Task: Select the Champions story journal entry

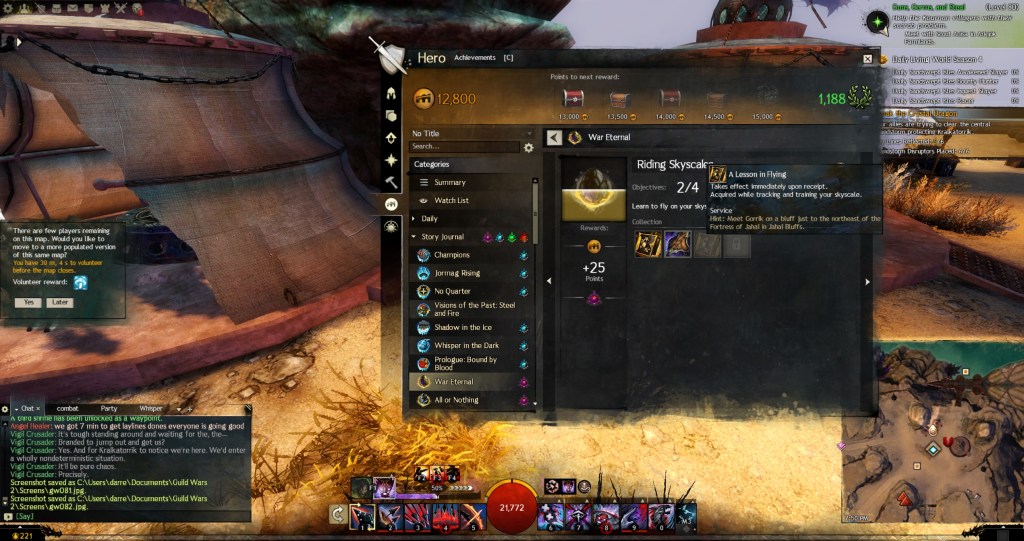Action: point(451,255)
